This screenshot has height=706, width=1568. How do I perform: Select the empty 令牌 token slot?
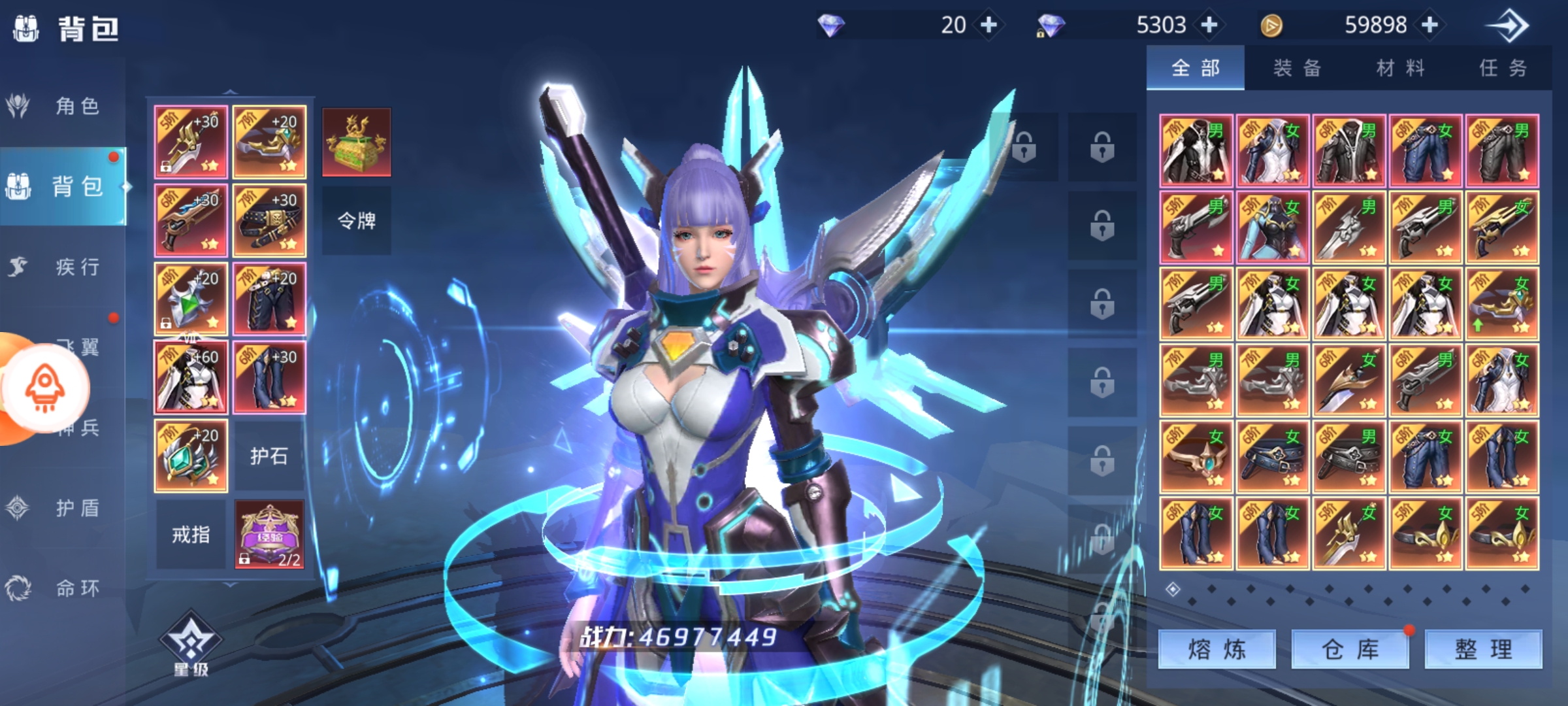[356, 221]
